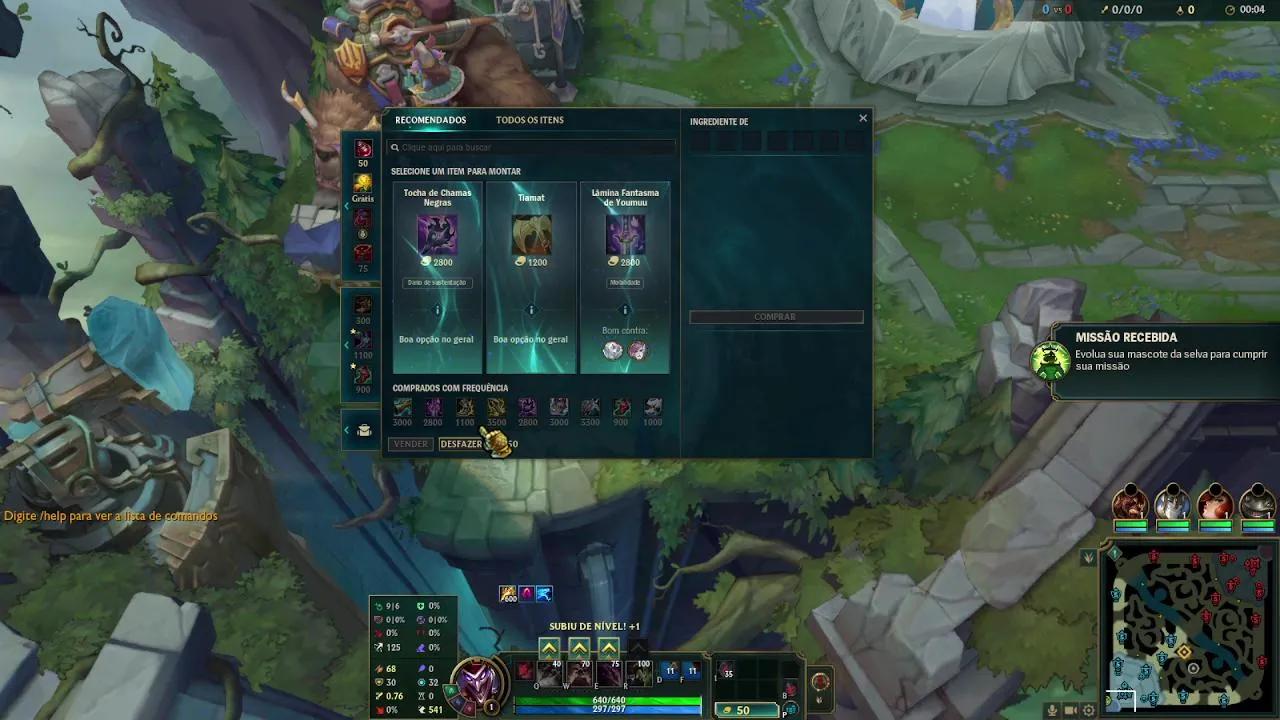
Task: Select the Tocha de Chamas Negras item
Action: click(437, 234)
